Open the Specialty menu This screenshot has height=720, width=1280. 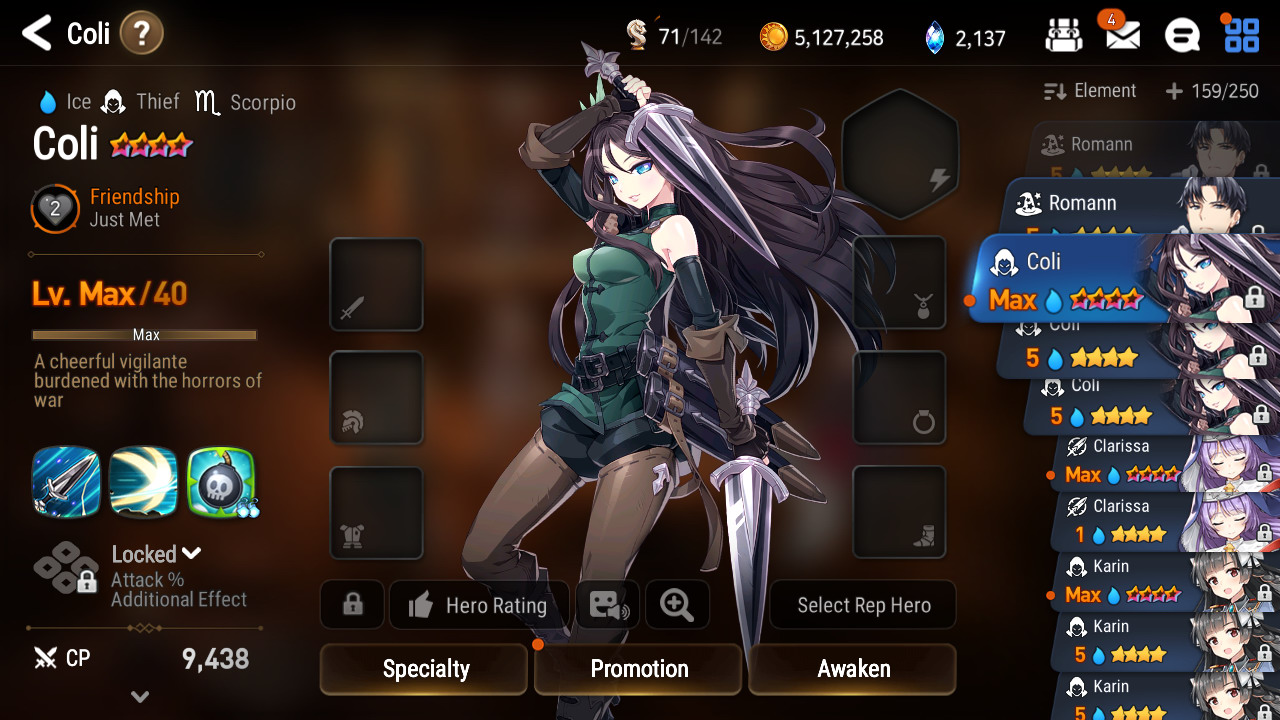(x=424, y=669)
